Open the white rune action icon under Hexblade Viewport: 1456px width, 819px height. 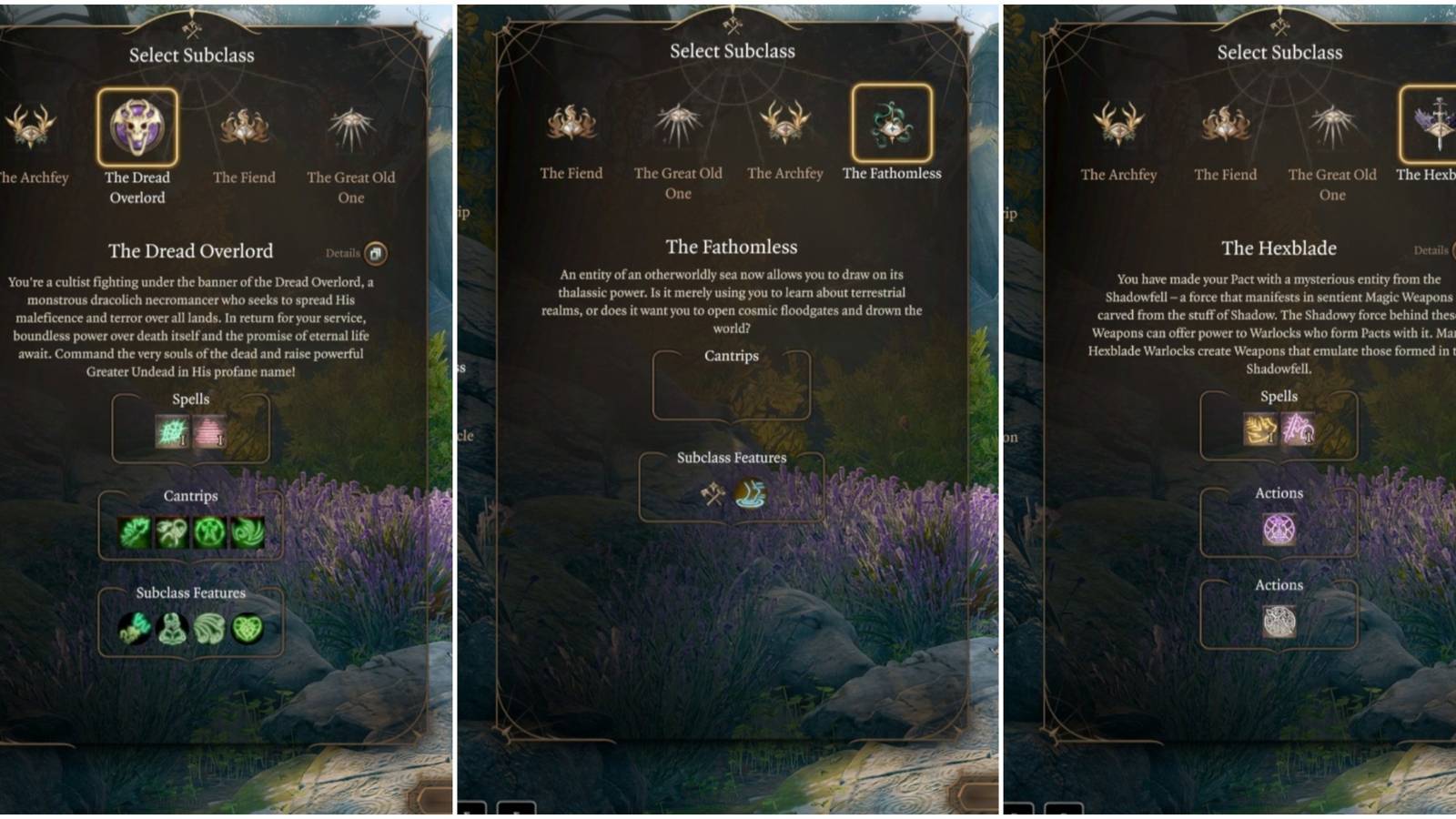pyautogui.click(x=1279, y=622)
